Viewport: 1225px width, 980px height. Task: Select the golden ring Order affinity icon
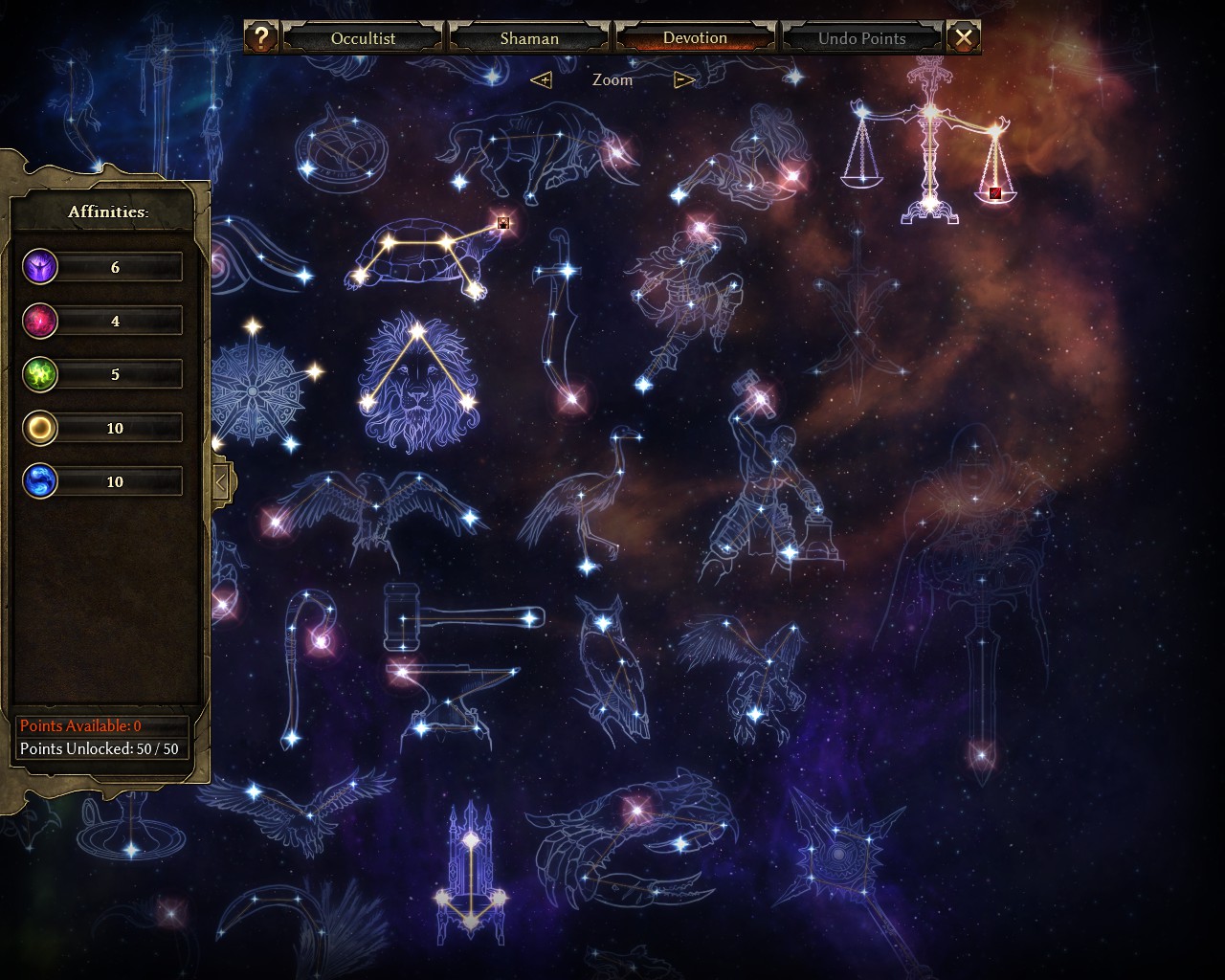40,428
